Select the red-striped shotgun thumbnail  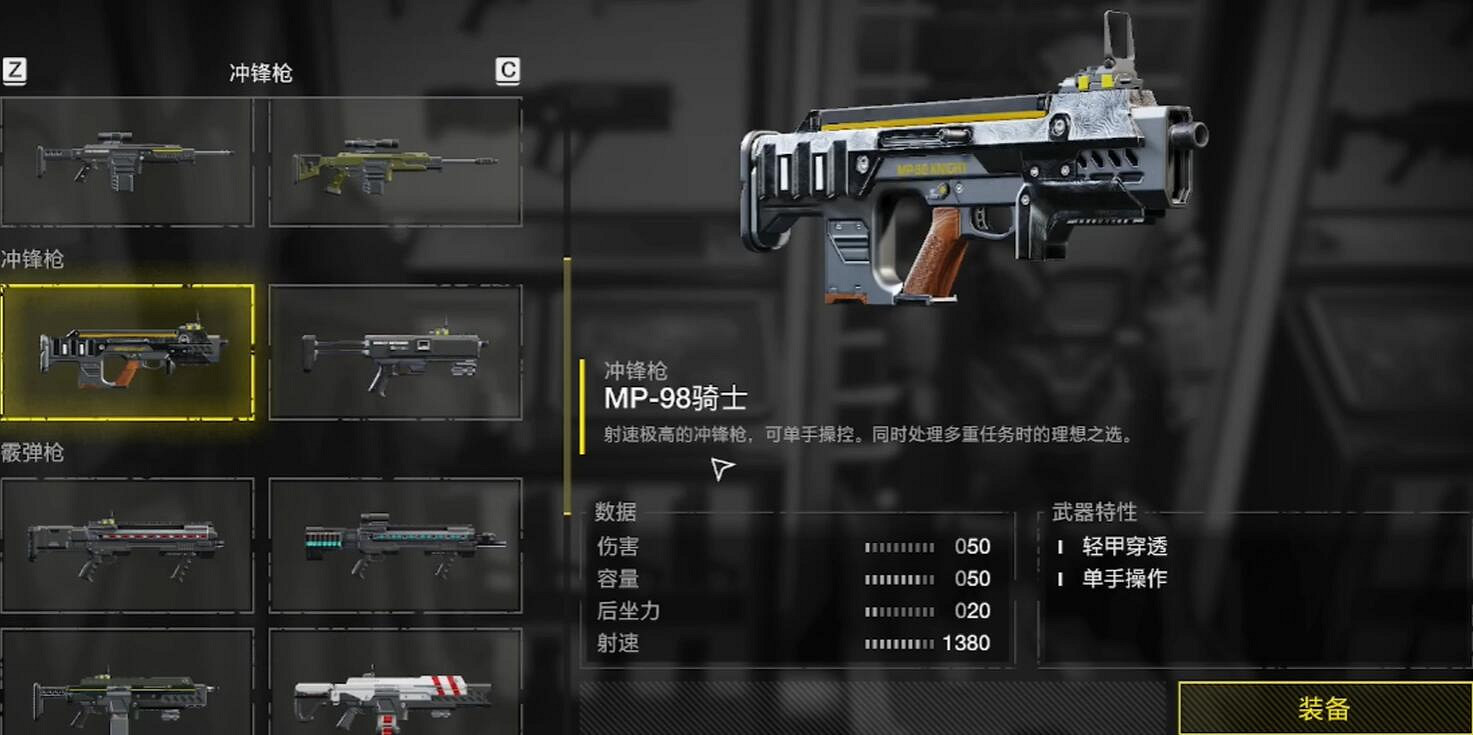point(128,543)
